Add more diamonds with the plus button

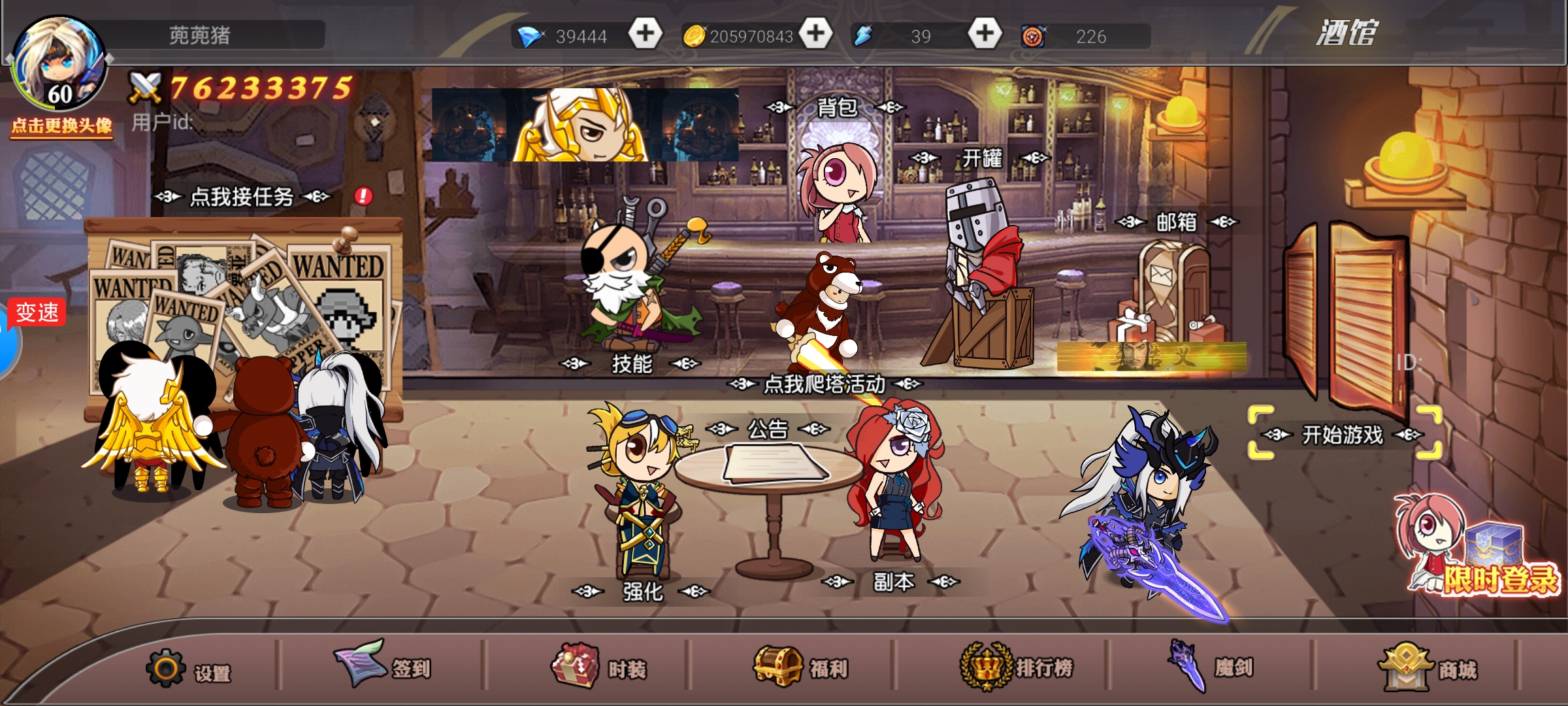(645, 34)
